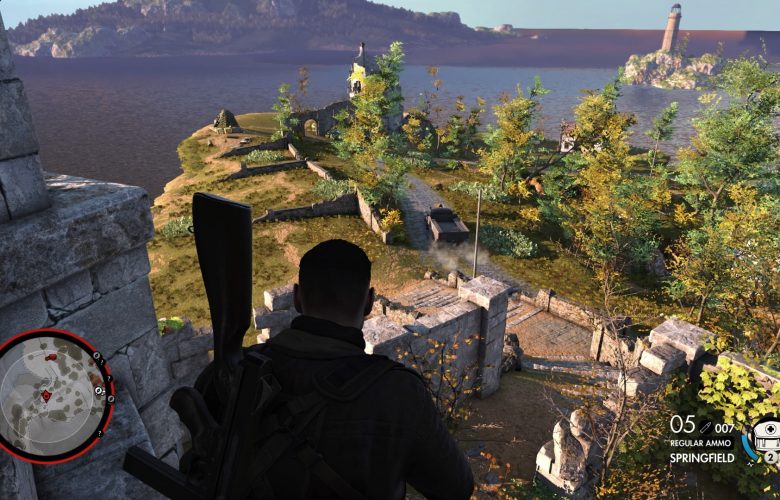Image resolution: width=780 pixels, height=500 pixels.
Task: Select the Regular Ammo type label
Action: (702, 443)
